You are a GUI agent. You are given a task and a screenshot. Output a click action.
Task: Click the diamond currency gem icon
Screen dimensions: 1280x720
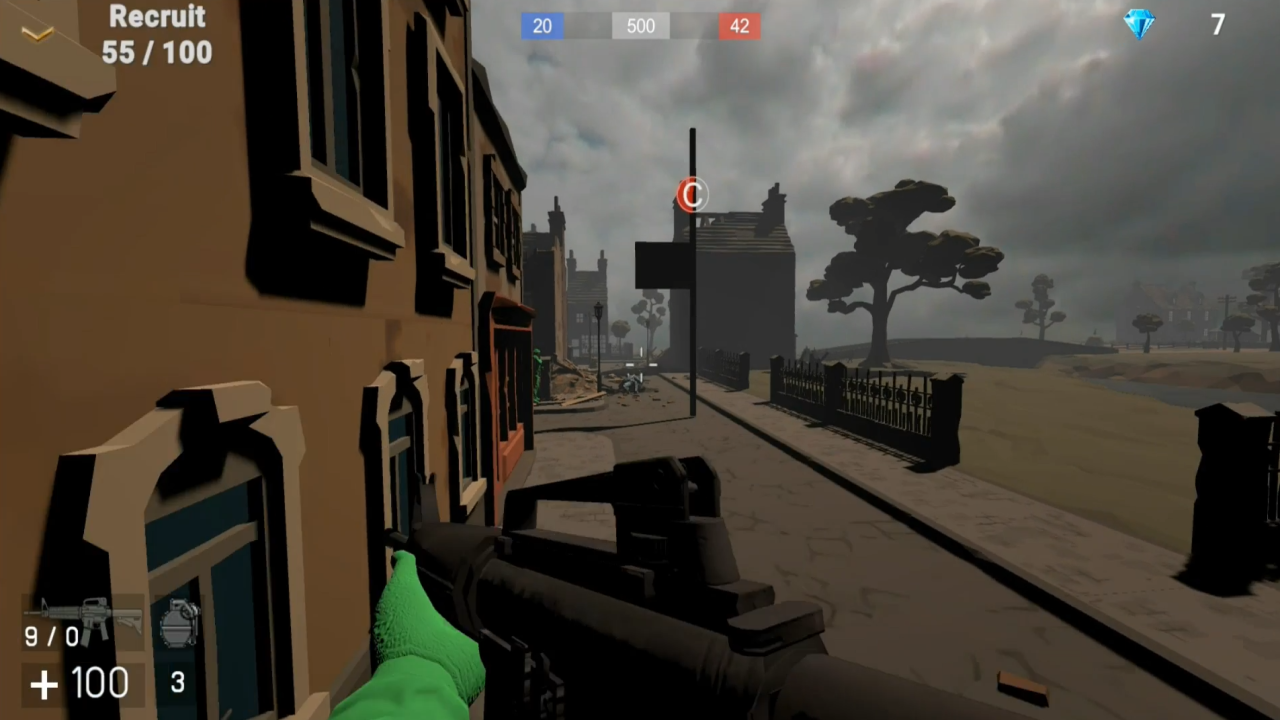(1139, 24)
